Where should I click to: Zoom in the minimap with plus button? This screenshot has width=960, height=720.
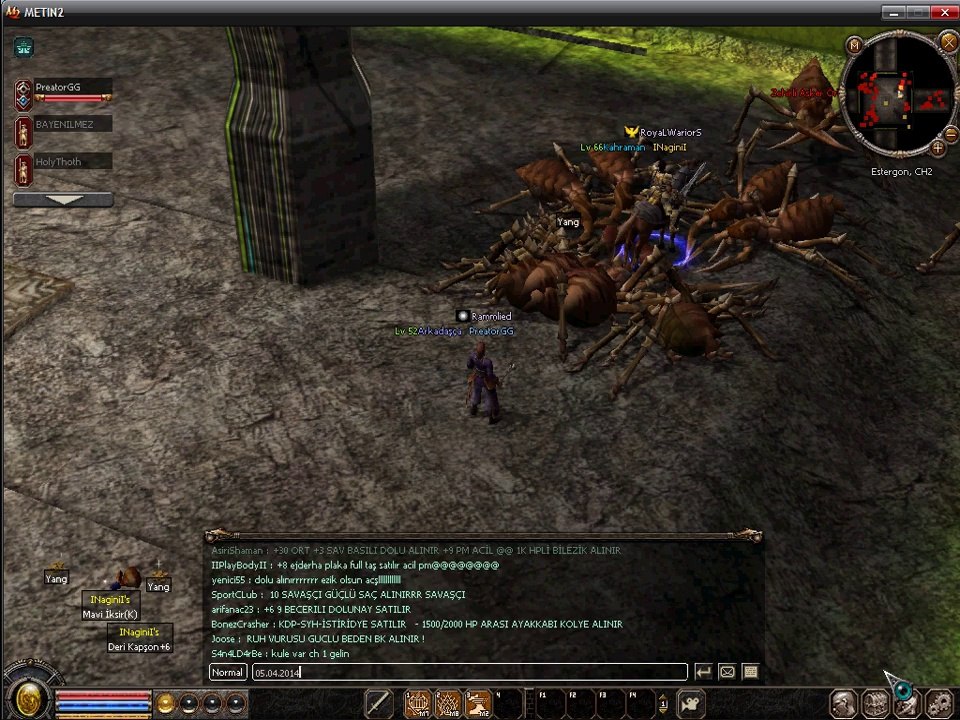point(938,148)
